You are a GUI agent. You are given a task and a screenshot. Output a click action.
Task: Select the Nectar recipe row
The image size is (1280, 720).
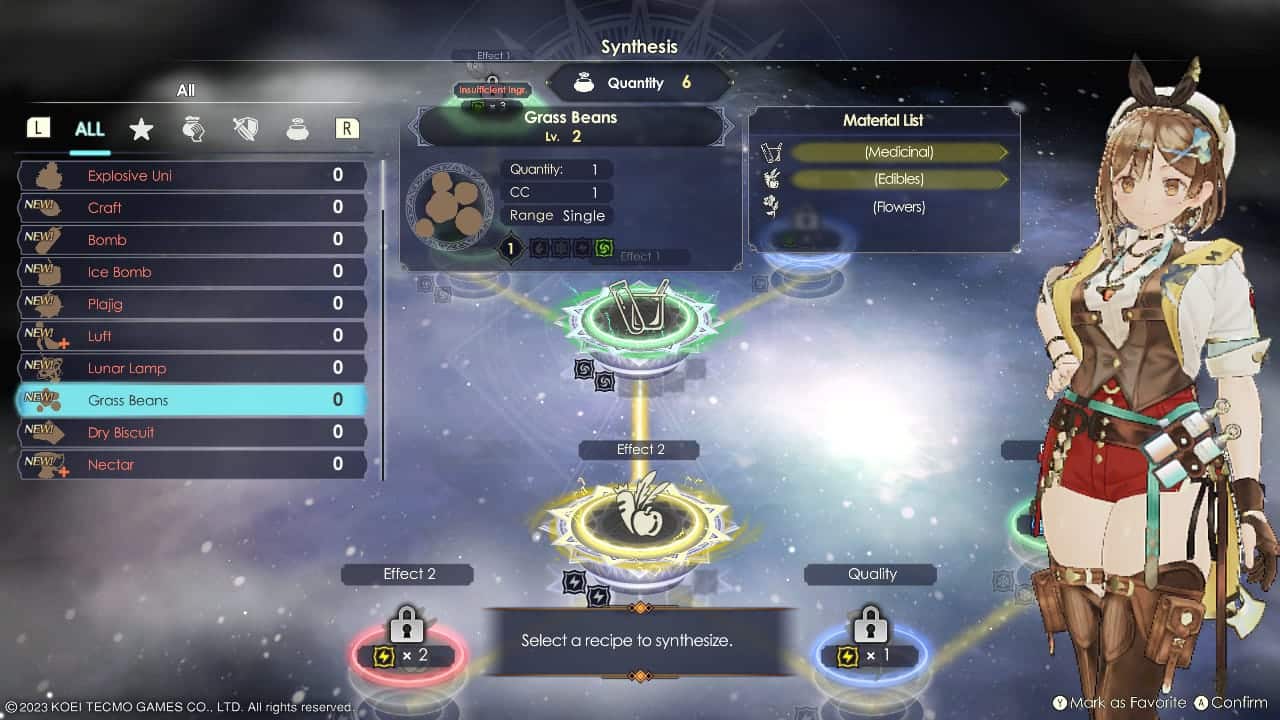coord(192,464)
